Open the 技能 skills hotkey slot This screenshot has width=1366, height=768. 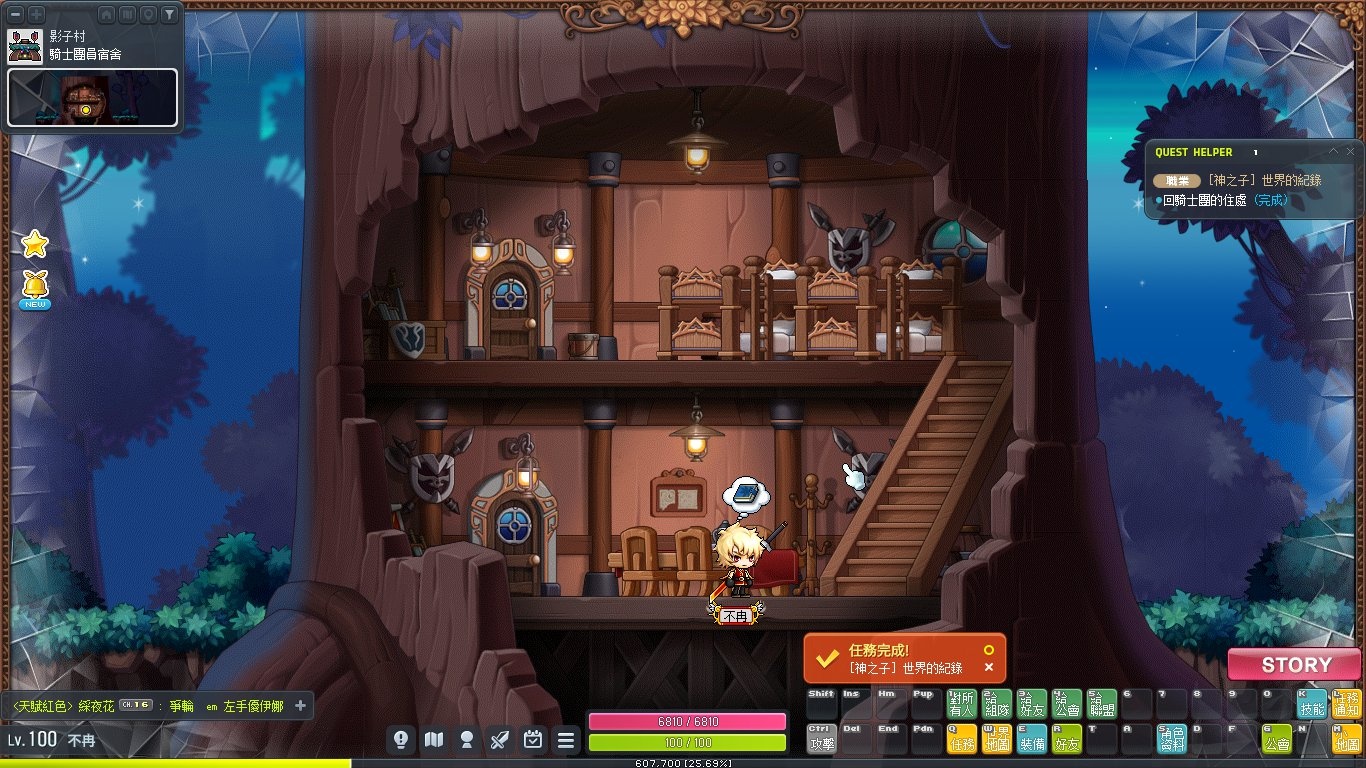click(1312, 704)
